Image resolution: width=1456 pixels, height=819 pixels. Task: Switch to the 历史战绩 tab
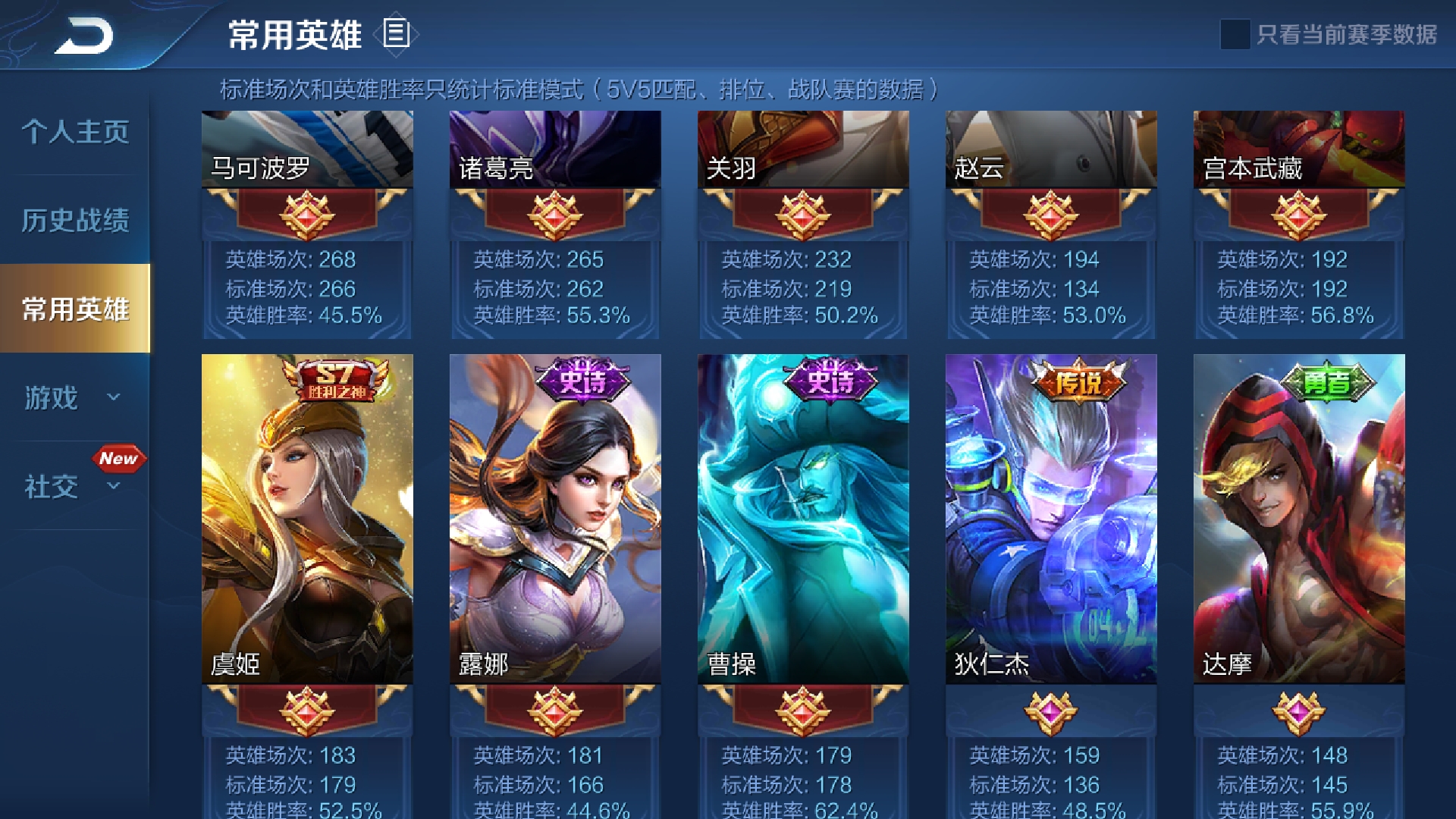[x=75, y=221]
